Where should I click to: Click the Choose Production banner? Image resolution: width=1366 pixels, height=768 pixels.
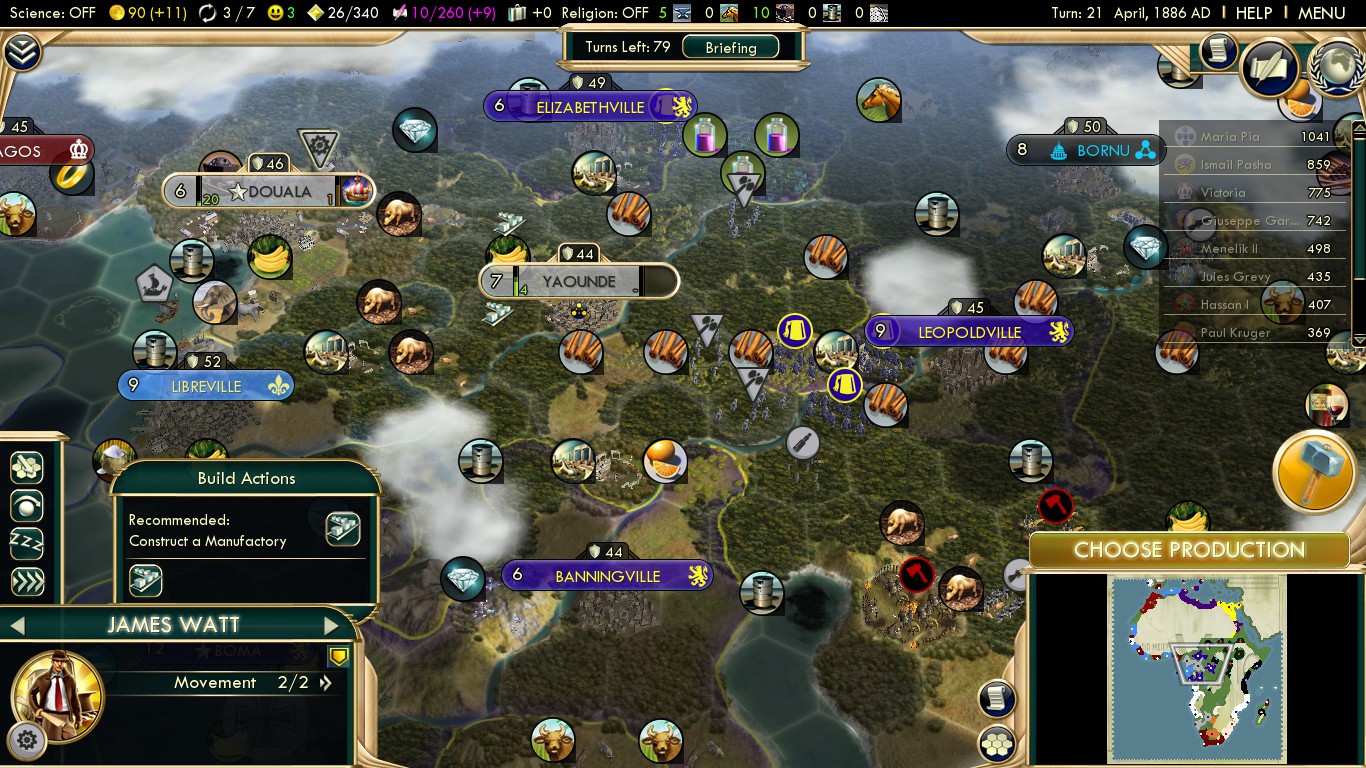[1189, 550]
